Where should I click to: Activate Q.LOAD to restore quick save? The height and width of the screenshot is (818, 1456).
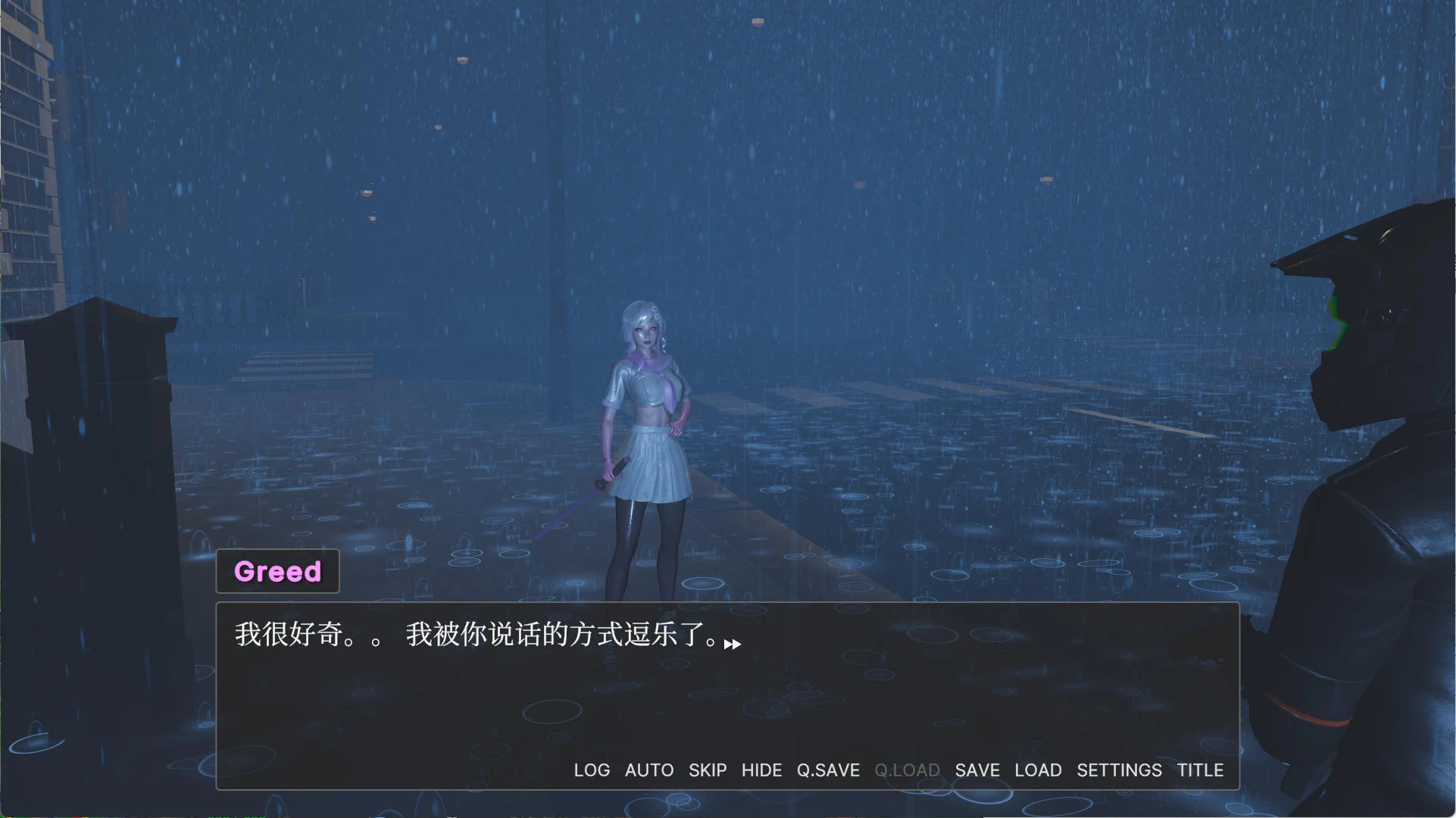coord(906,770)
